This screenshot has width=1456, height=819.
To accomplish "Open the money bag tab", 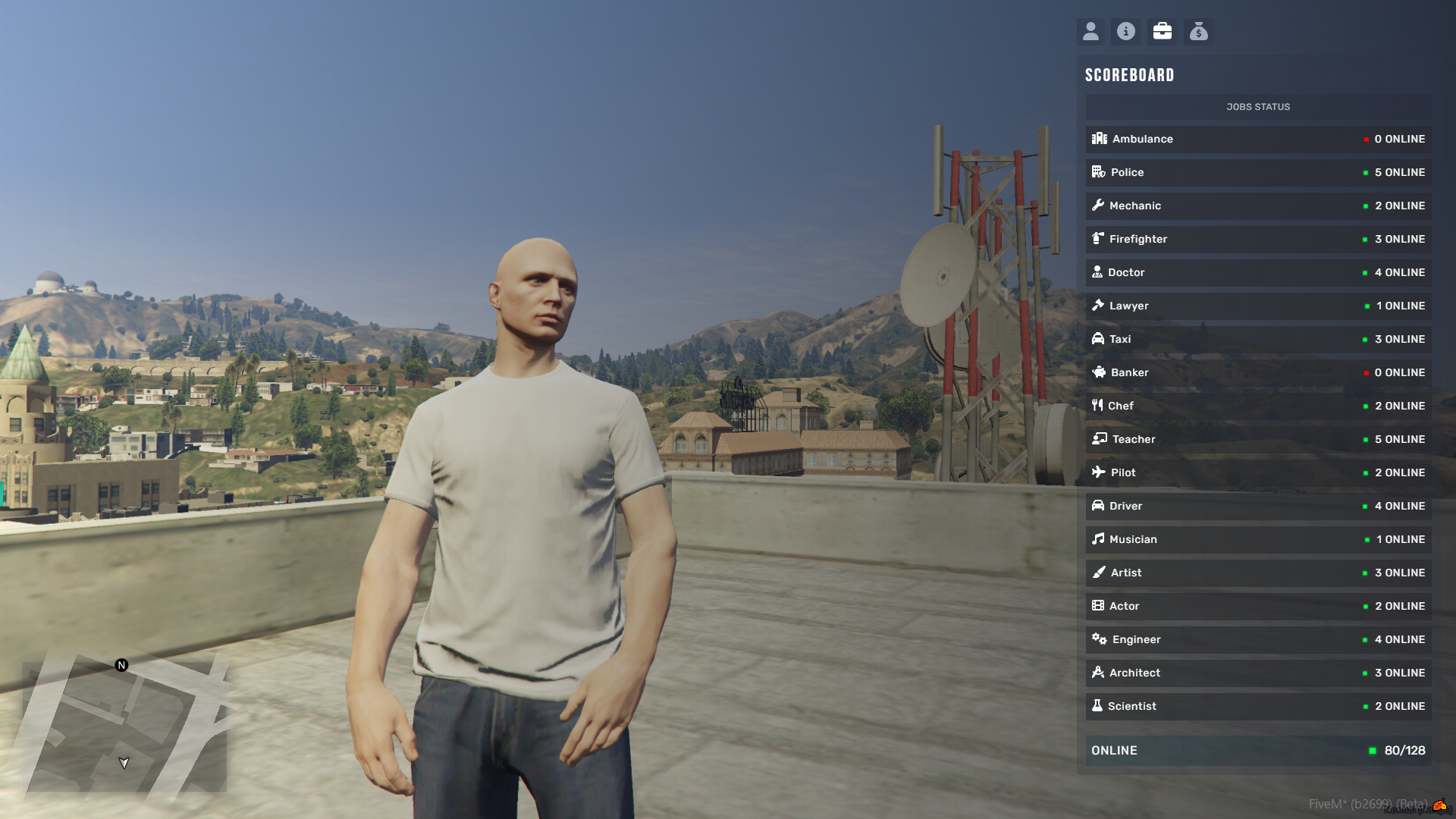I will pyautogui.click(x=1198, y=31).
